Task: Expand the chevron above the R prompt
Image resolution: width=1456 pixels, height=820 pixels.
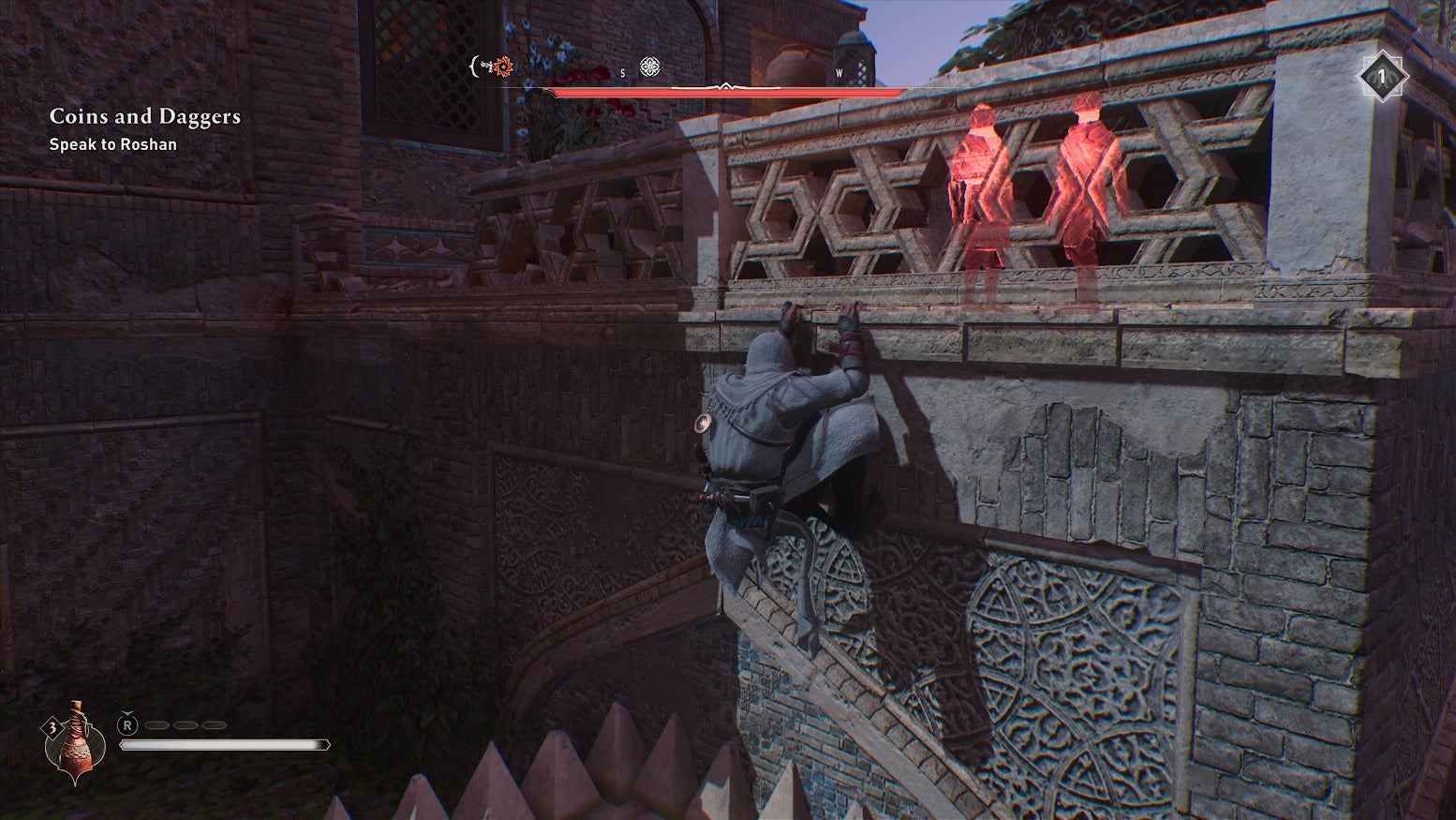Action: [x=127, y=713]
